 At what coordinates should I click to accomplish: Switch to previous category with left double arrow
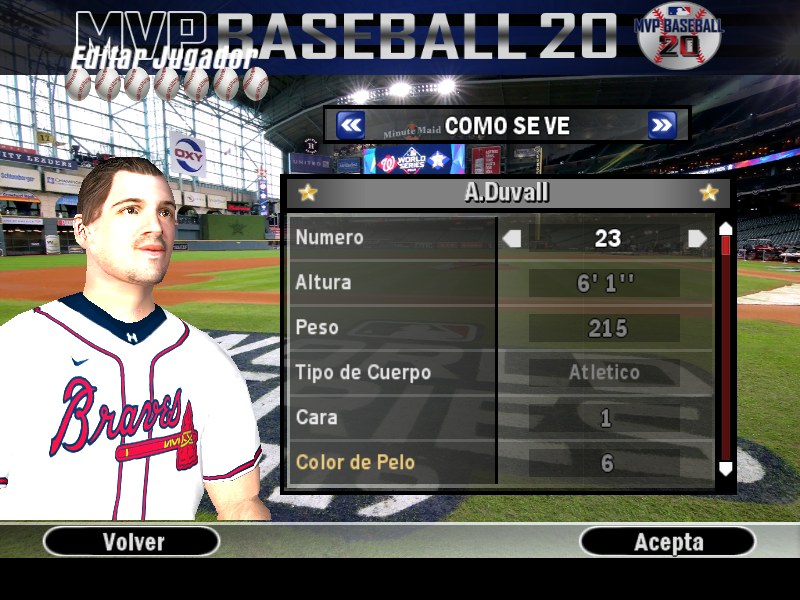(350, 125)
